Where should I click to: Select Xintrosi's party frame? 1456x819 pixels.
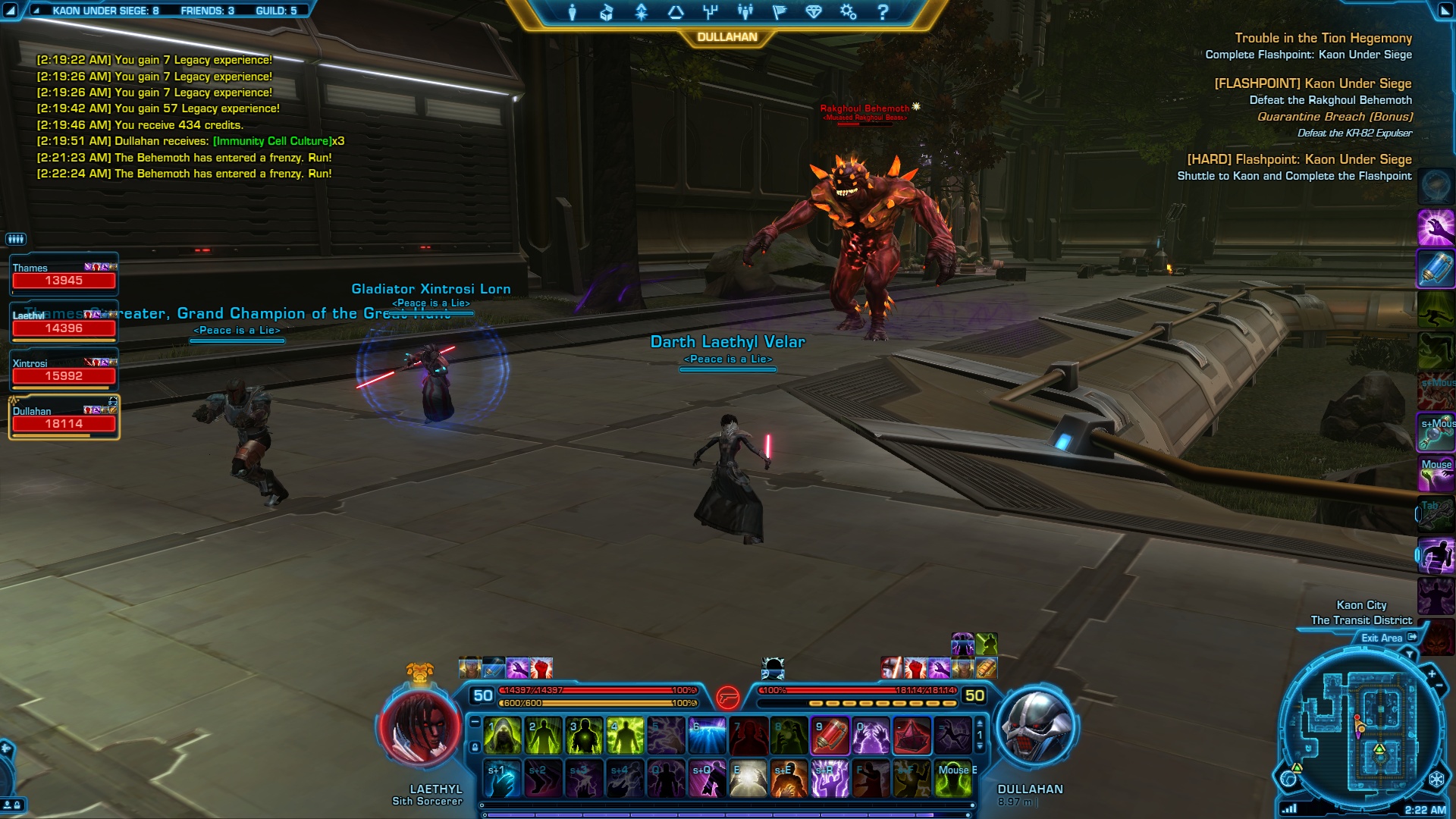(64, 370)
